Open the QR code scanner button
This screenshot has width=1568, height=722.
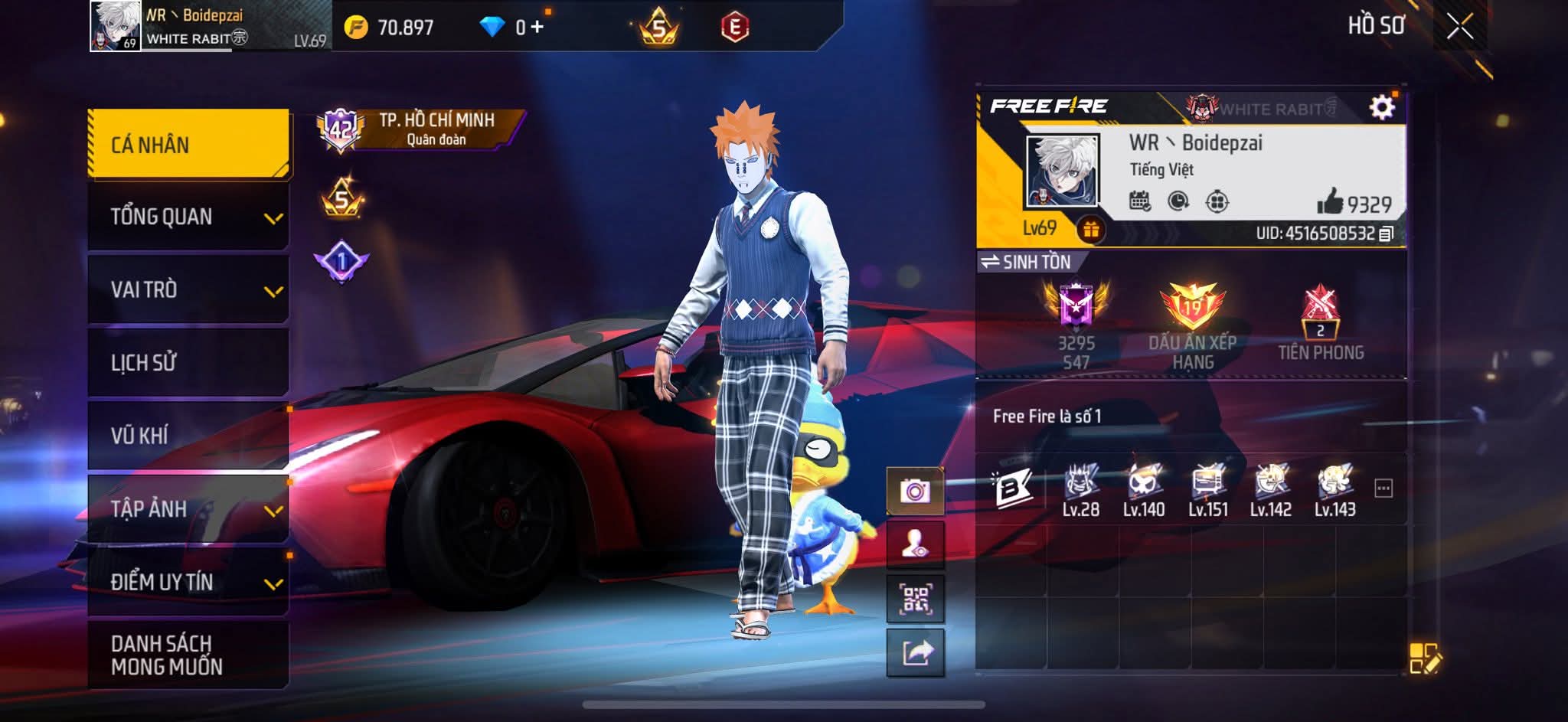click(915, 599)
